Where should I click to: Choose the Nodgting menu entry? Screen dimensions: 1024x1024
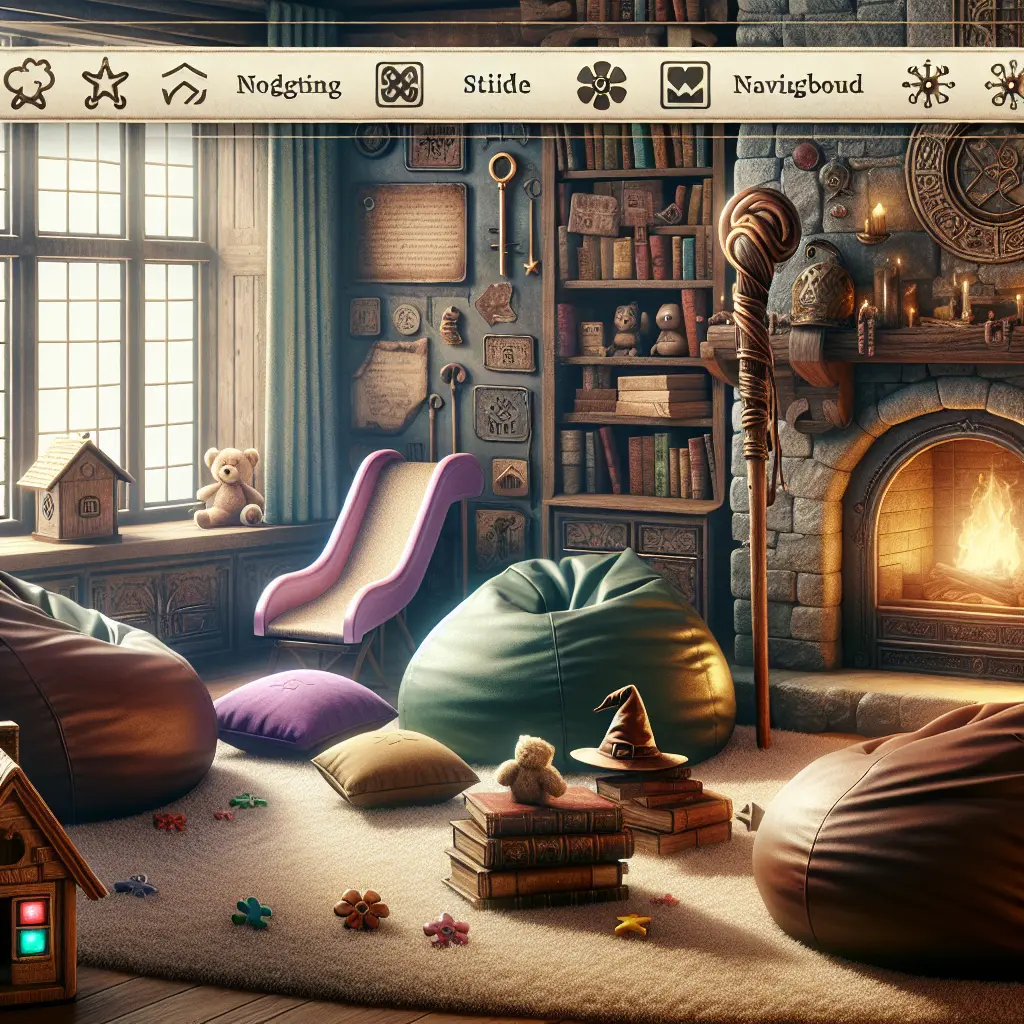(x=289, y=85)
